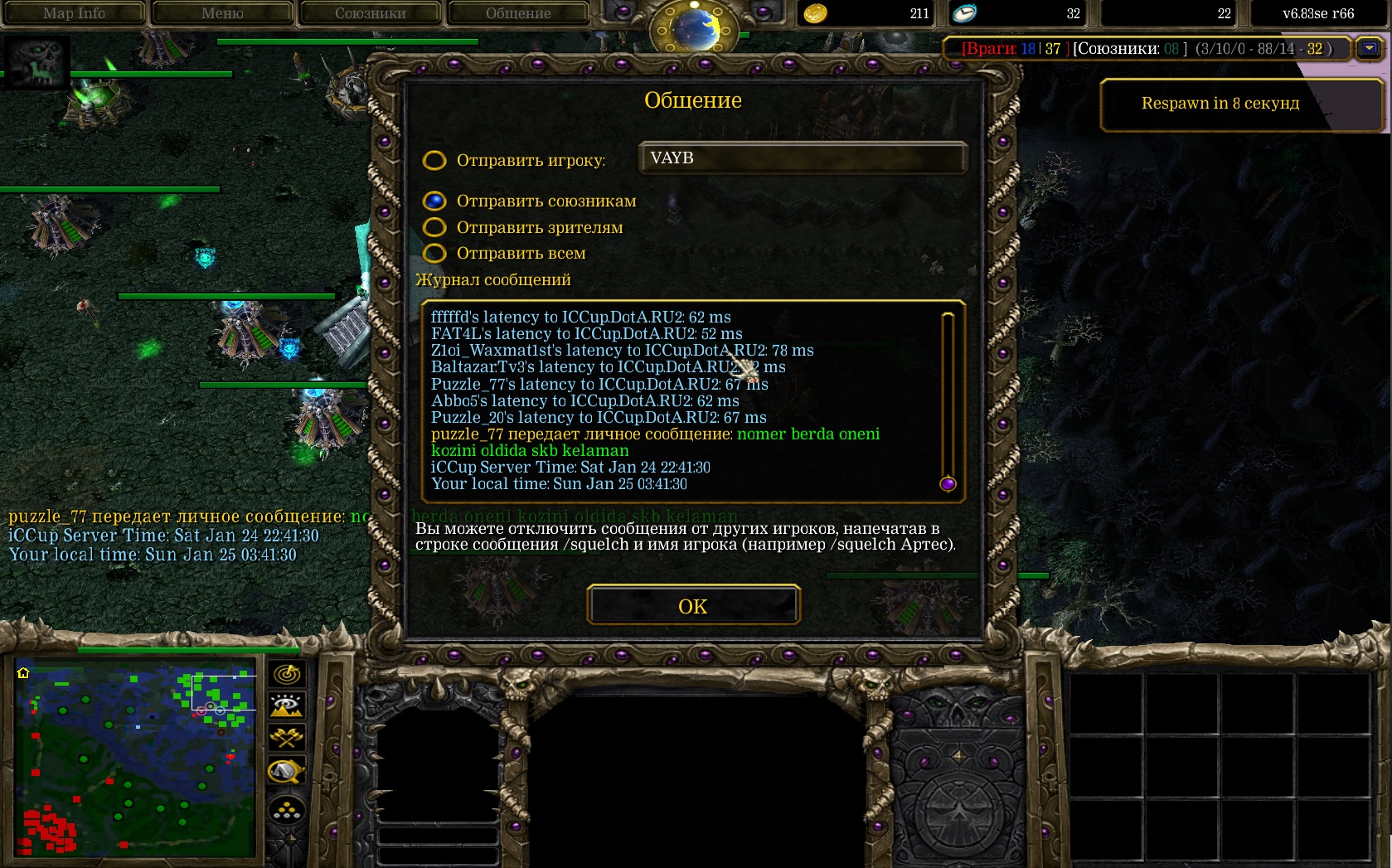Open the Меню button
The height and width of the screenshot is (868, 1392).
pyautogui.click(x=222, y=13)
